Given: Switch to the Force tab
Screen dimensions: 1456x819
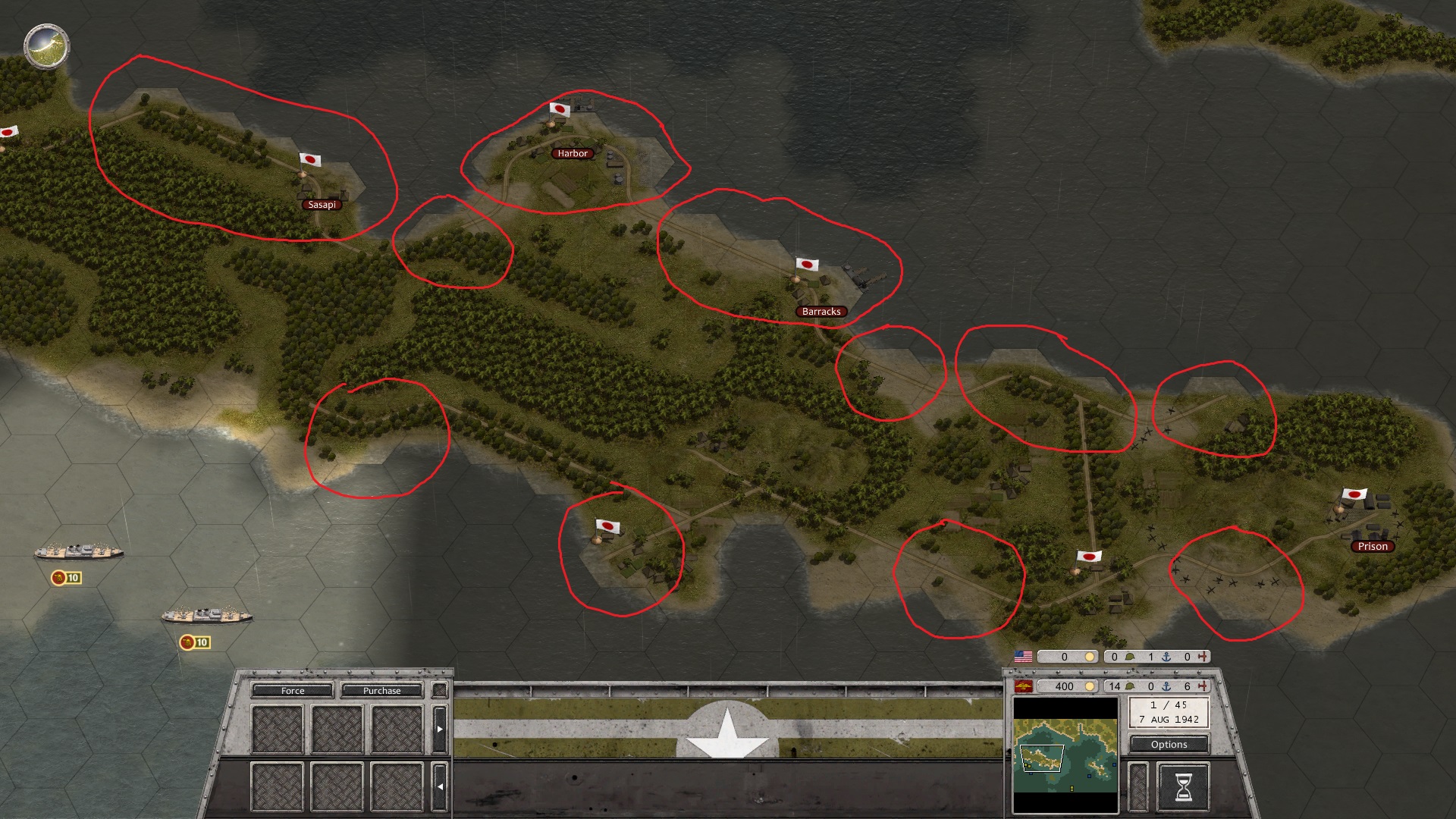Looking at the screenshot, I should point(292,691).
